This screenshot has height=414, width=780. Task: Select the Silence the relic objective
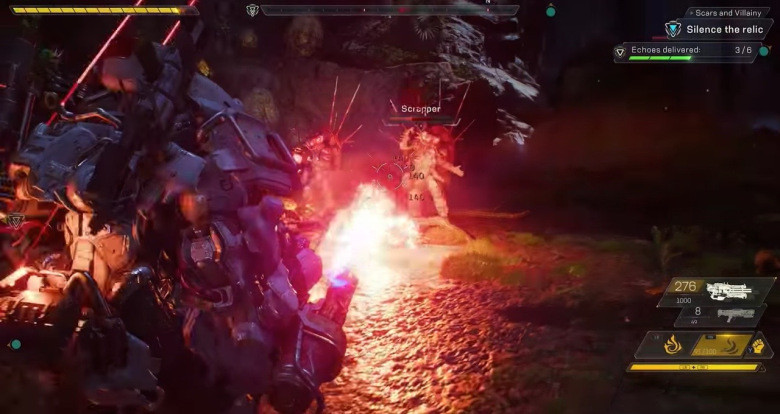coord(724,30)
